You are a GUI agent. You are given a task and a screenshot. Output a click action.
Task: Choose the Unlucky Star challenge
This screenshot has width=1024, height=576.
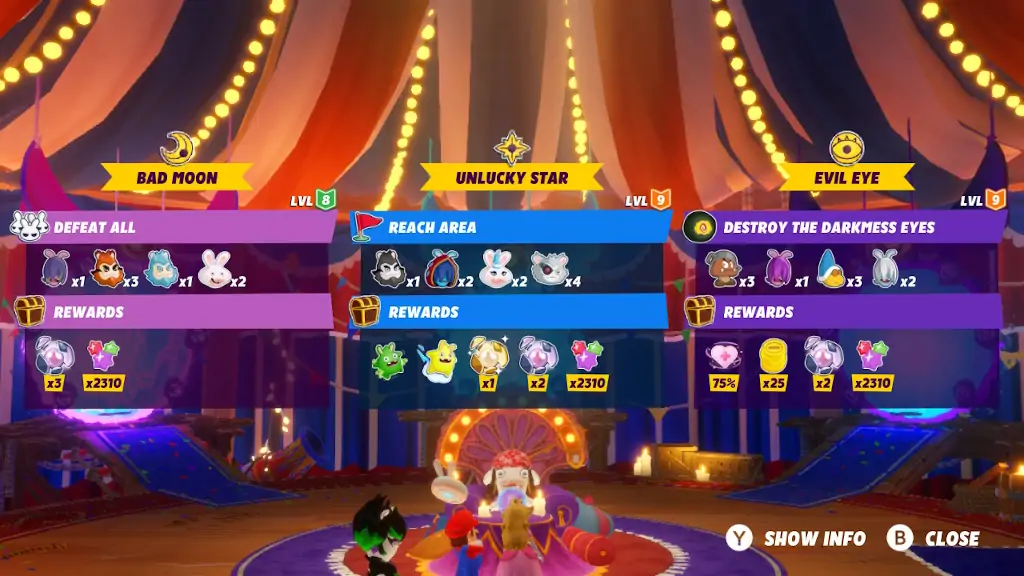pyautogui.click(x=511, y=178)
